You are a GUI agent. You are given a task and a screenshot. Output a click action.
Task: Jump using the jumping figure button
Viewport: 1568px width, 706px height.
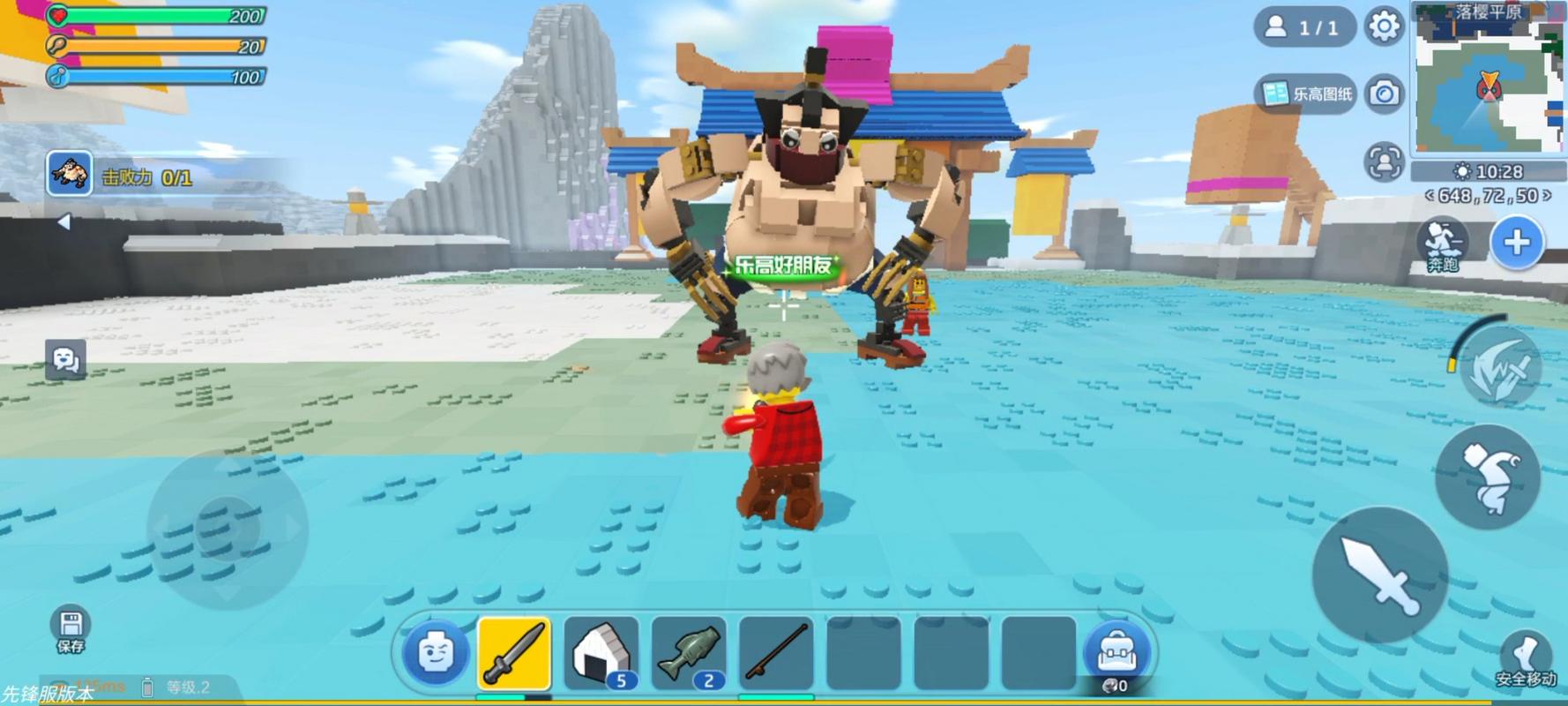tap(1489, 477)
